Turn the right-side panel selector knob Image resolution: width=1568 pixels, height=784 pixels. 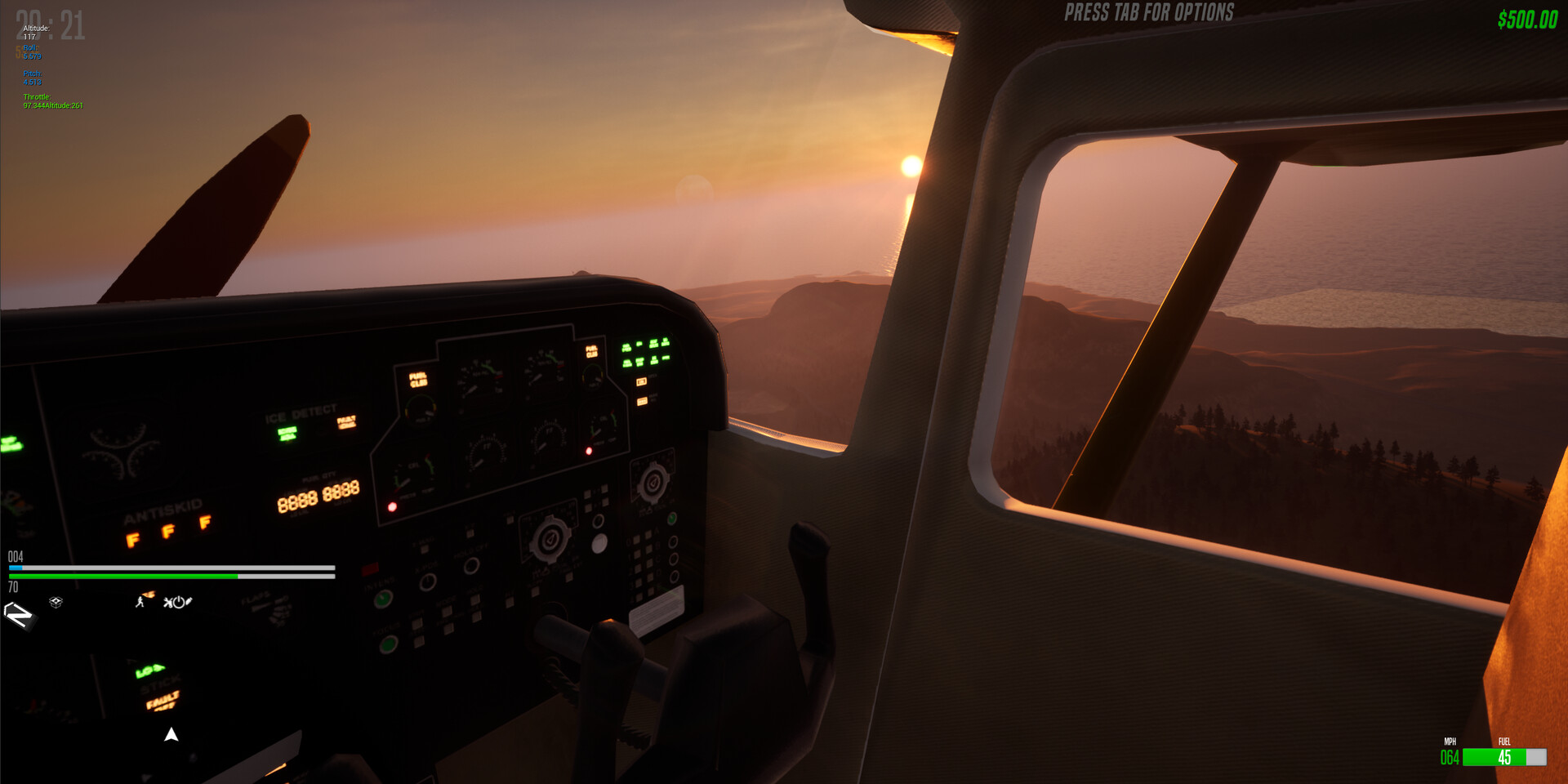653,483
